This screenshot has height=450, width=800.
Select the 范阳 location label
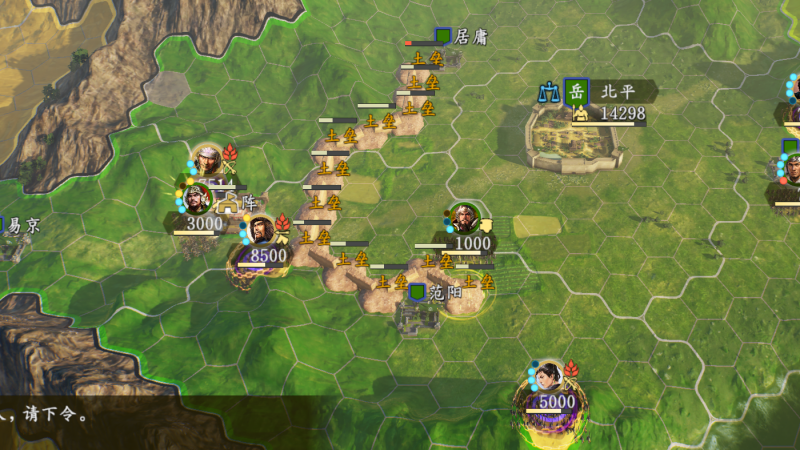click(444, 292)
